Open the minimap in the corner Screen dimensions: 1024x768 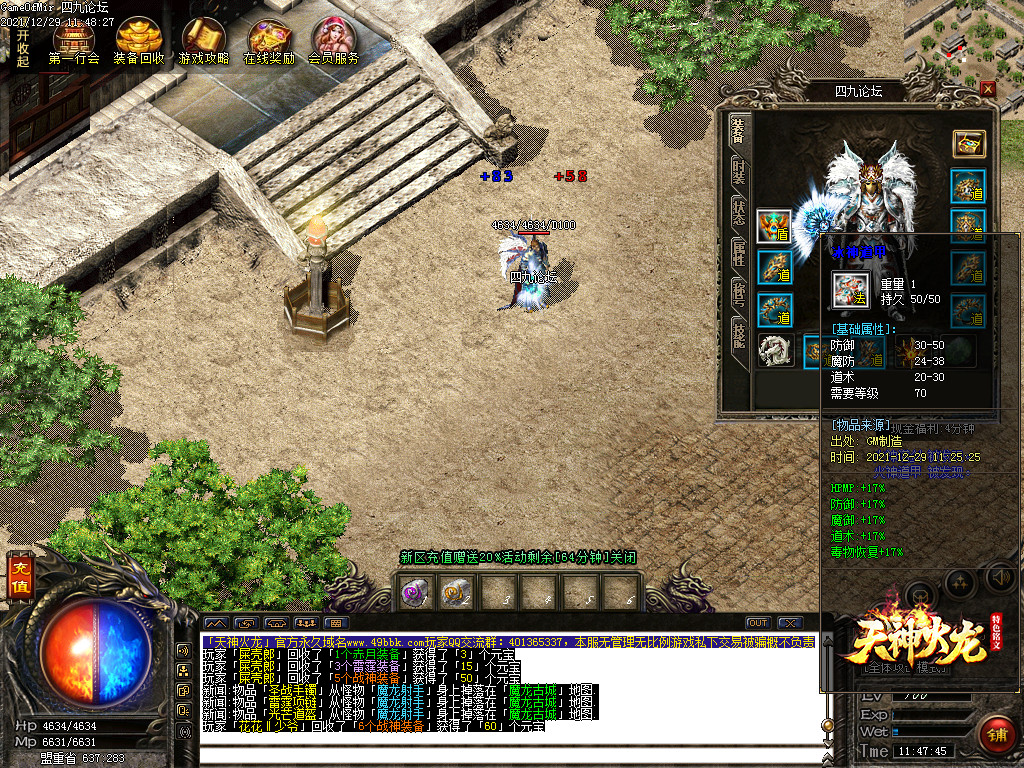click(963, 40)
